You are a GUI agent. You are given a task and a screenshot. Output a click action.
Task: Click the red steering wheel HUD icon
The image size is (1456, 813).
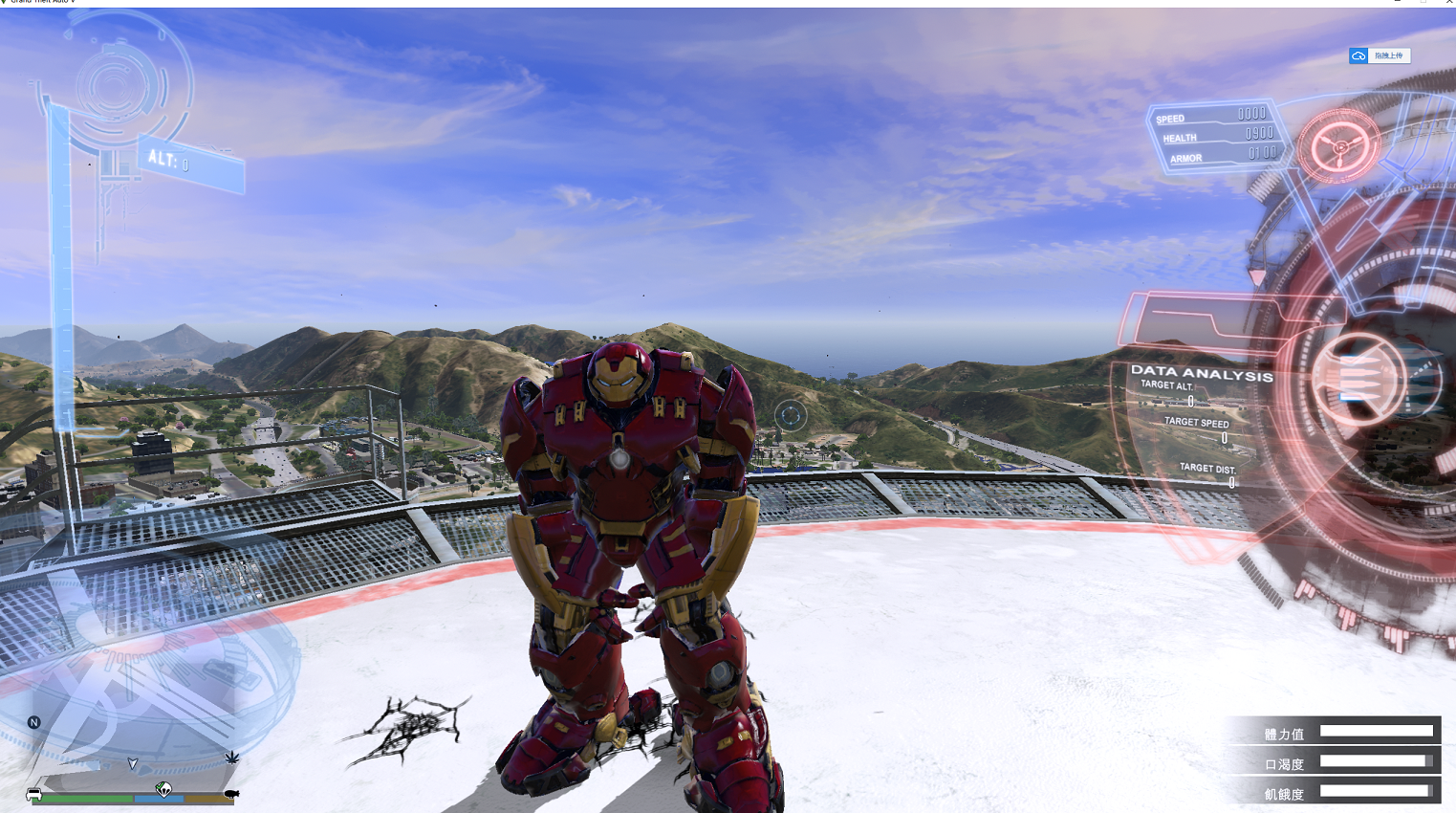point(1339,146)
